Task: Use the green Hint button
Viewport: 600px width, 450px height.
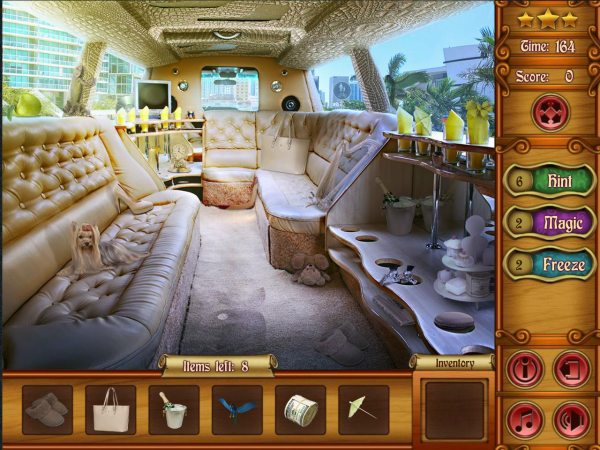Action: [560, 181]
